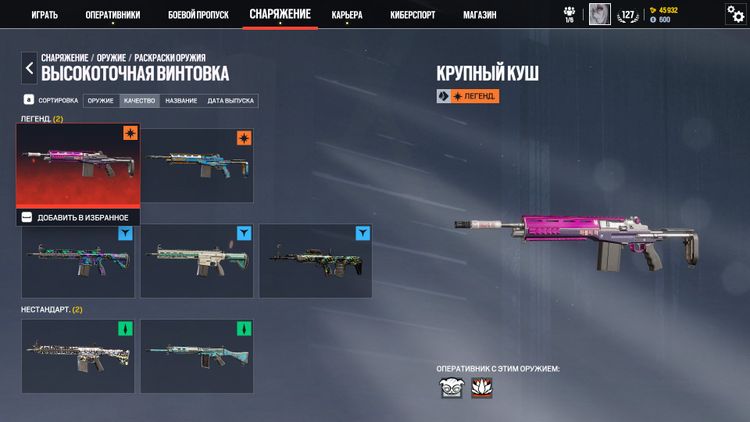
Task: Open the КИБЕРСПОРТ tab
Action: (x=413, y=15)
